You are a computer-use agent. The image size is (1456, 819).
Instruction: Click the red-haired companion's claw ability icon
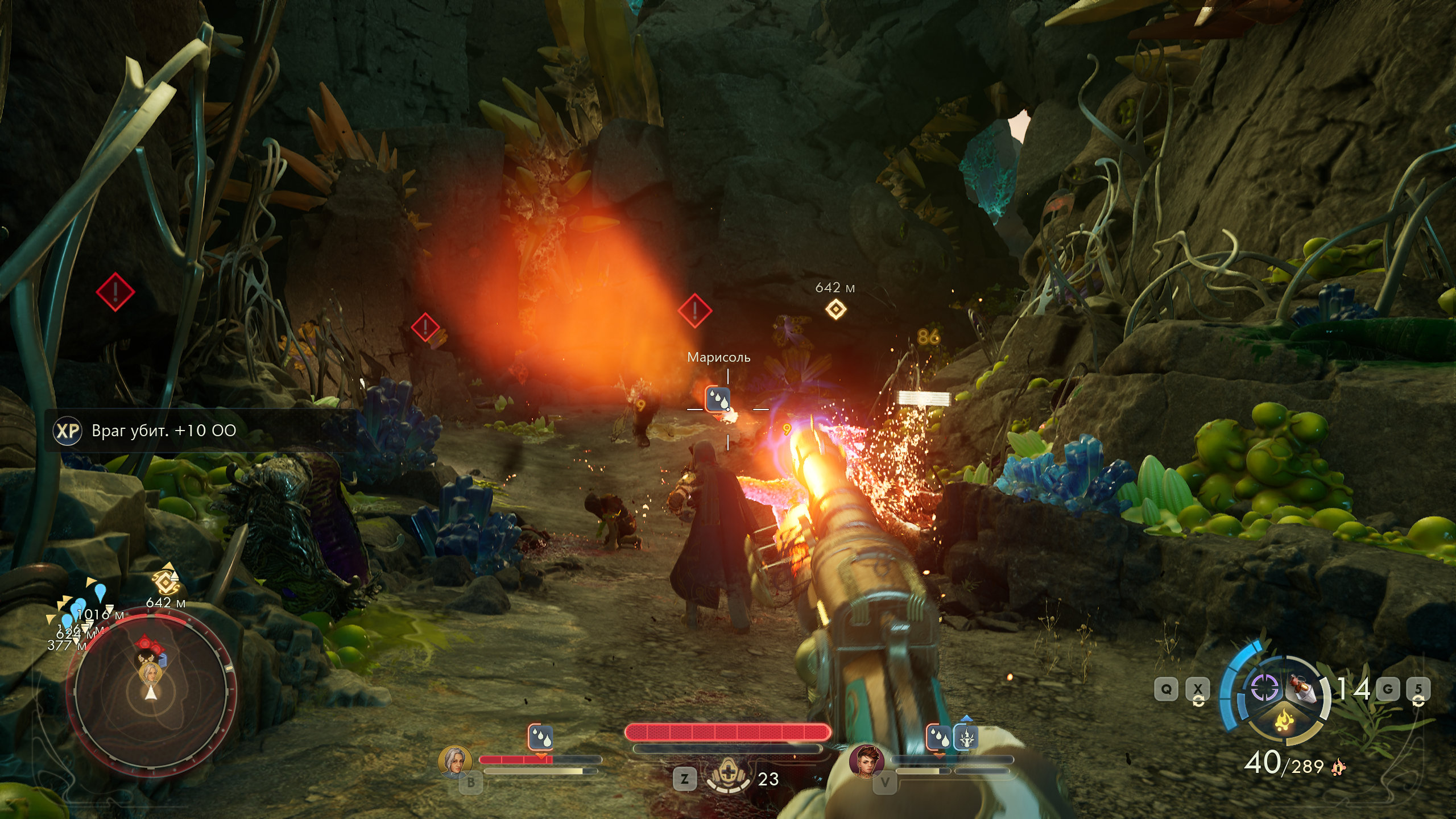(966, 738)
